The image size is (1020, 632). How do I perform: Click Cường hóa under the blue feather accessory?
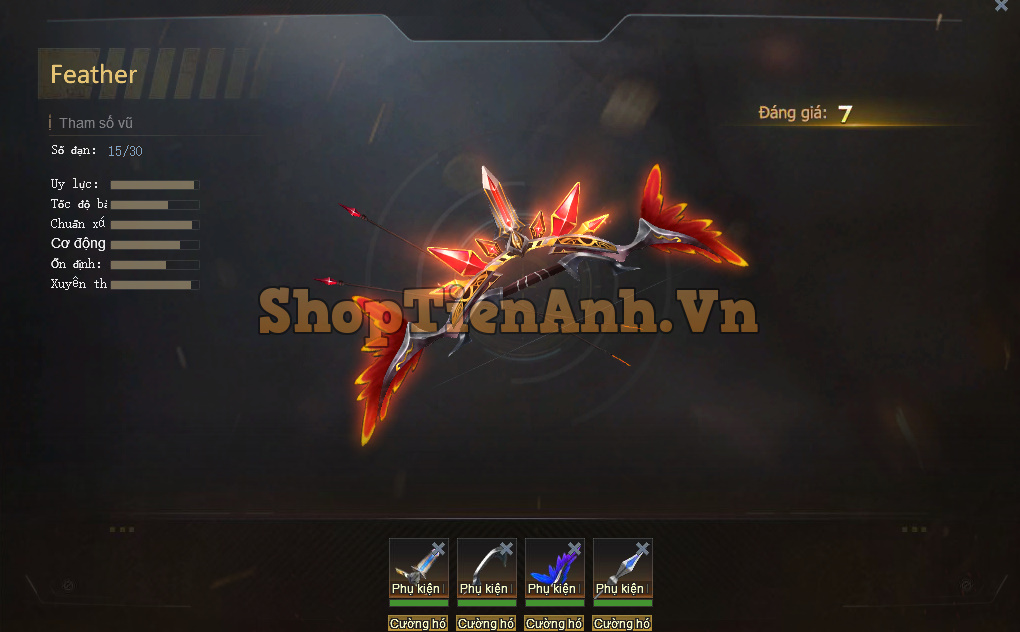click(555, 624)
